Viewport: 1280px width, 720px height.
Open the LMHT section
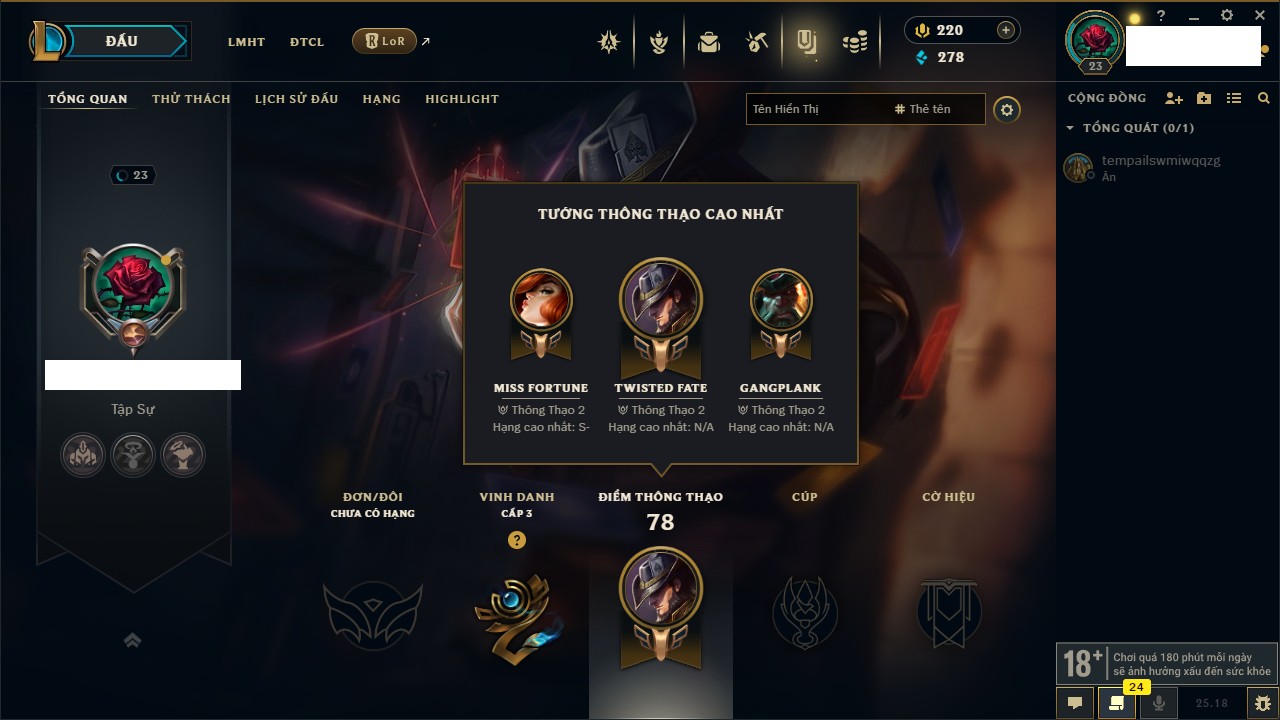pos(246,42)
